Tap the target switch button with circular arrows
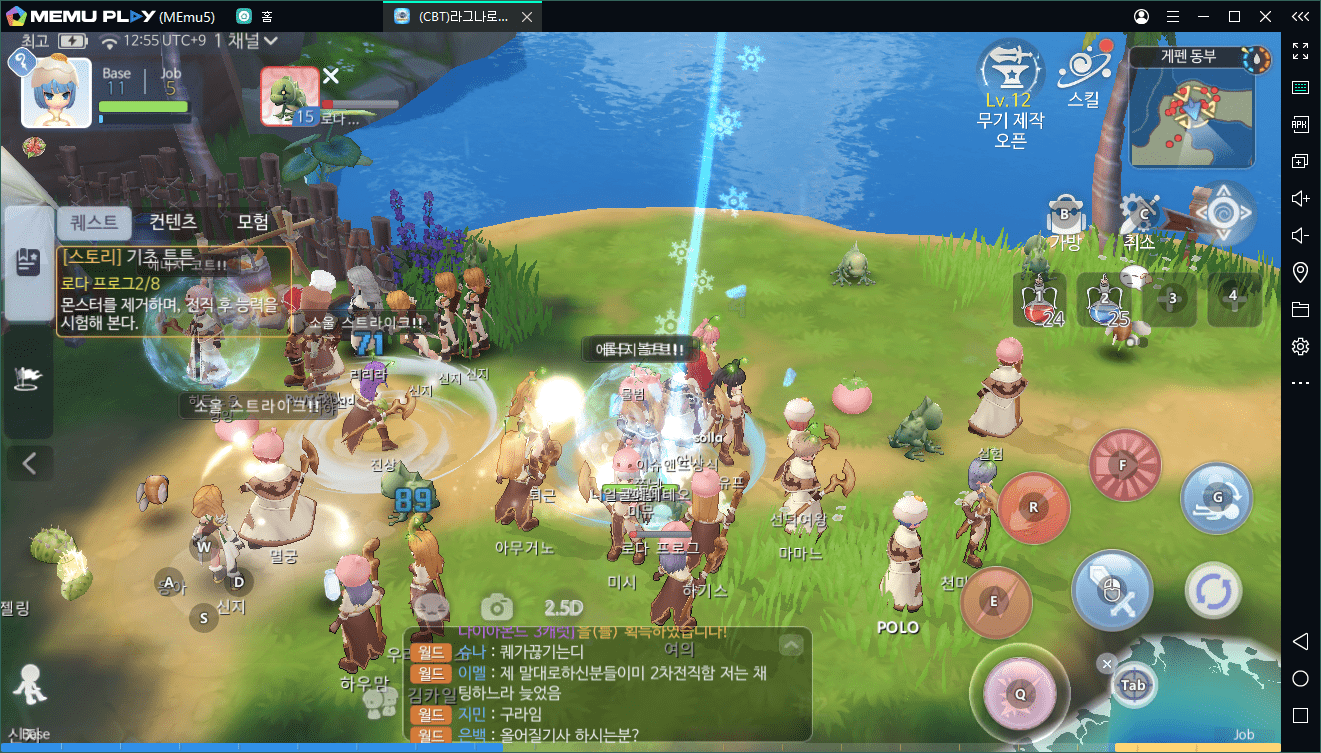This screenshot has height=753, width=1321. 1213,590
